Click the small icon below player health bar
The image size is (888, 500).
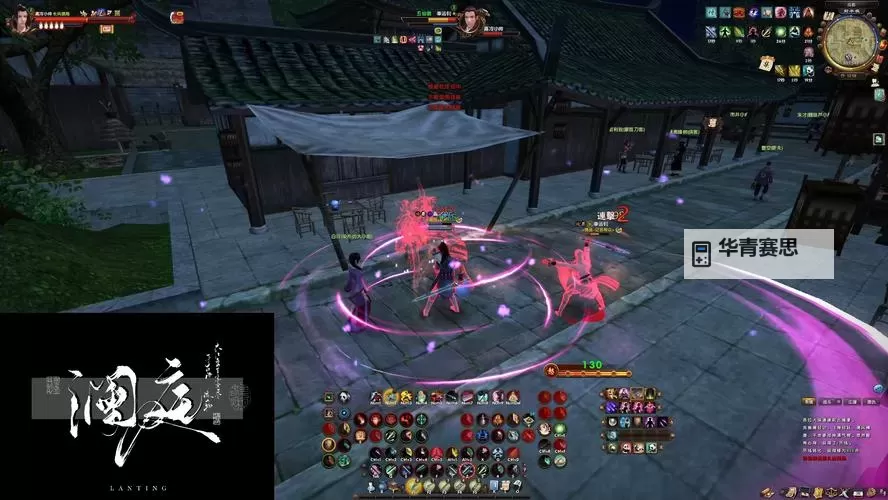click(107, 29)
